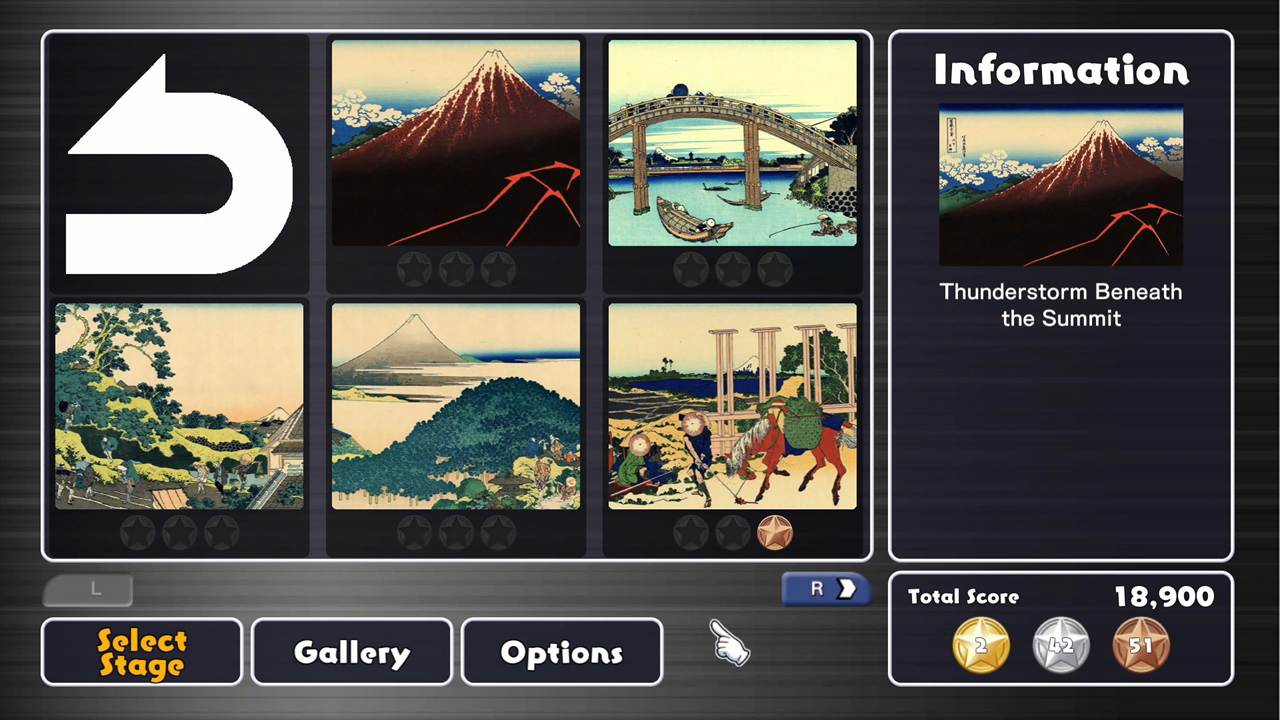
Task: Select the gold medal counter showing 2
Action: (980, 645)
